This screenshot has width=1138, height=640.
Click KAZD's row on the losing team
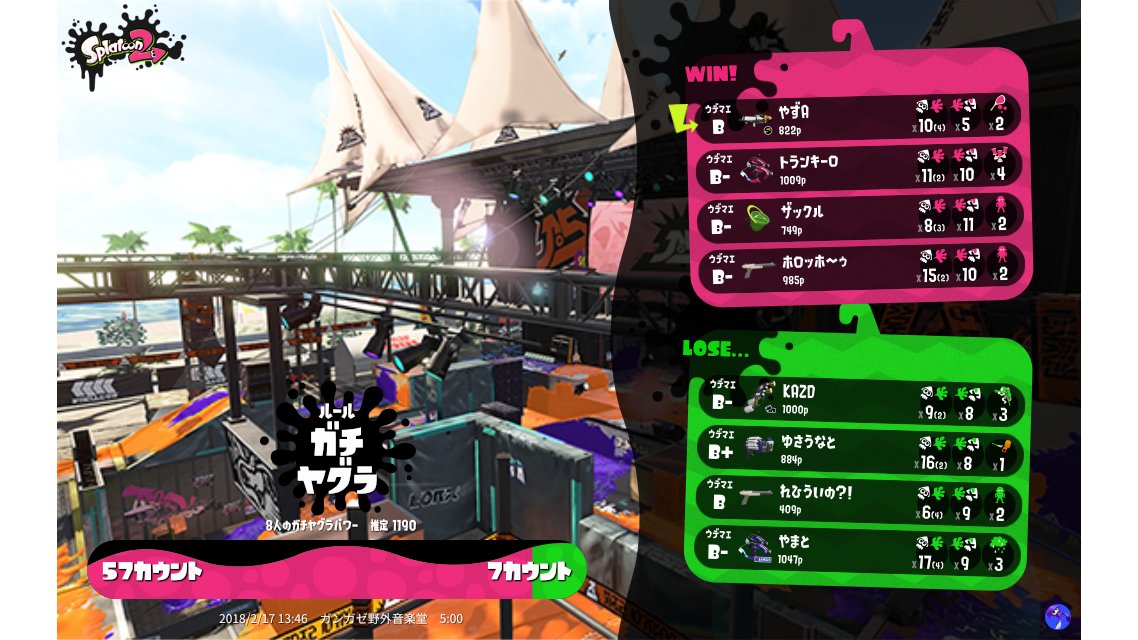pyautogui.click(x=858, y=397)
